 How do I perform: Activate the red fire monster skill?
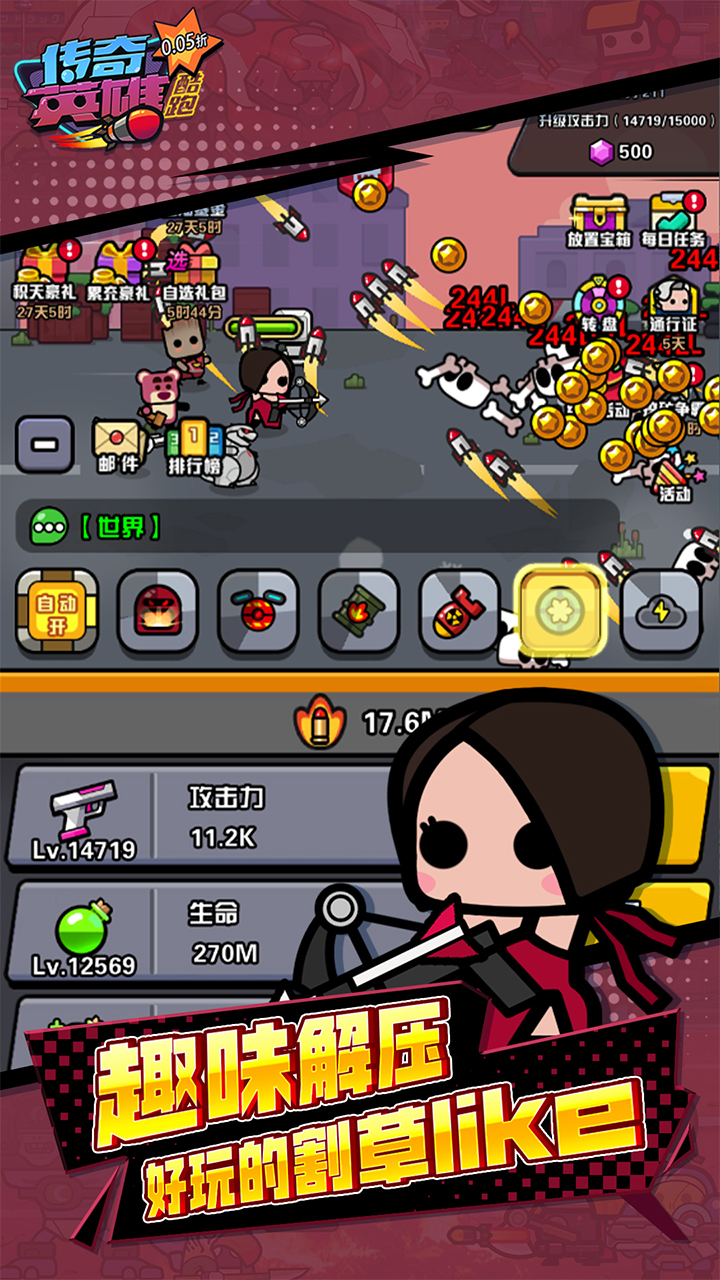click(x=158, y=610)
